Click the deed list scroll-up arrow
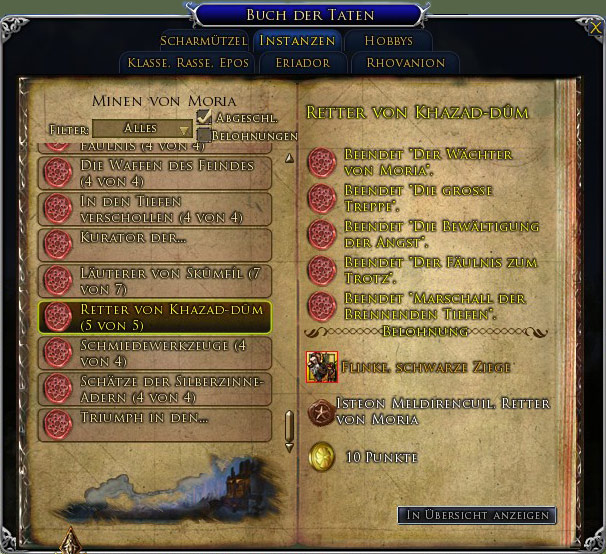 point(289,157)
